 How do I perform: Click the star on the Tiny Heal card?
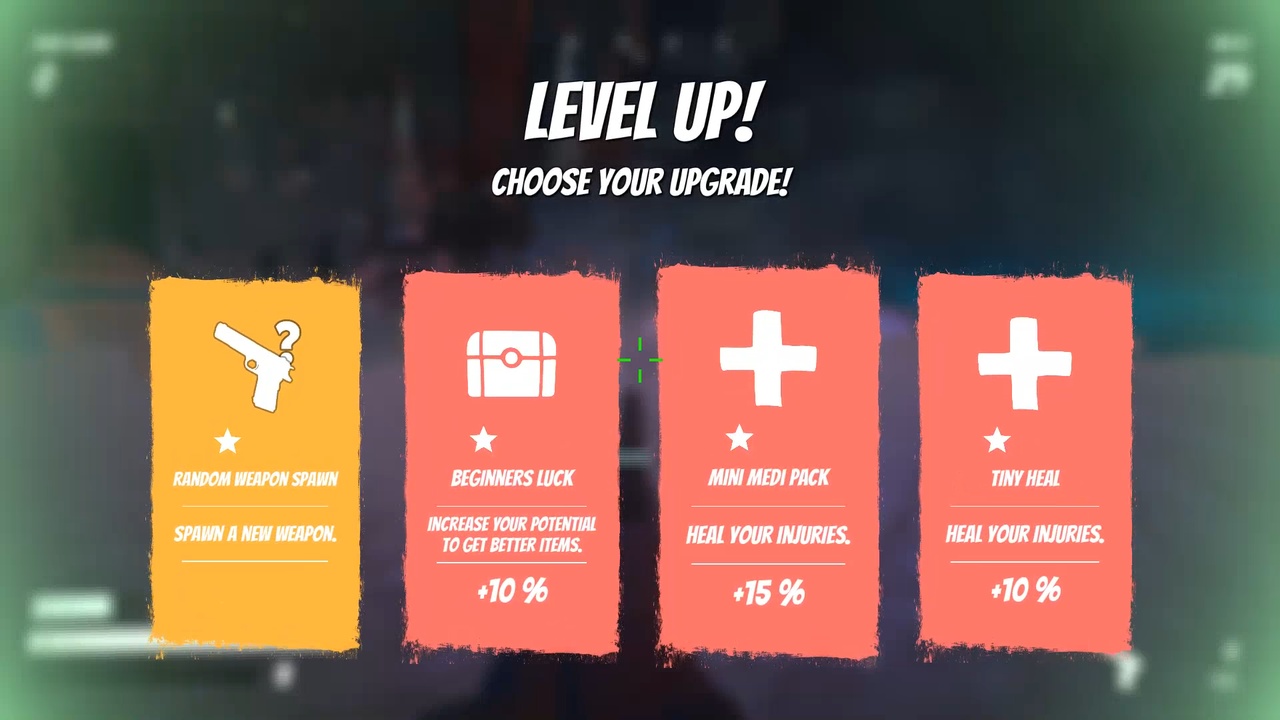pyautogui.click(x=997, y=440)
